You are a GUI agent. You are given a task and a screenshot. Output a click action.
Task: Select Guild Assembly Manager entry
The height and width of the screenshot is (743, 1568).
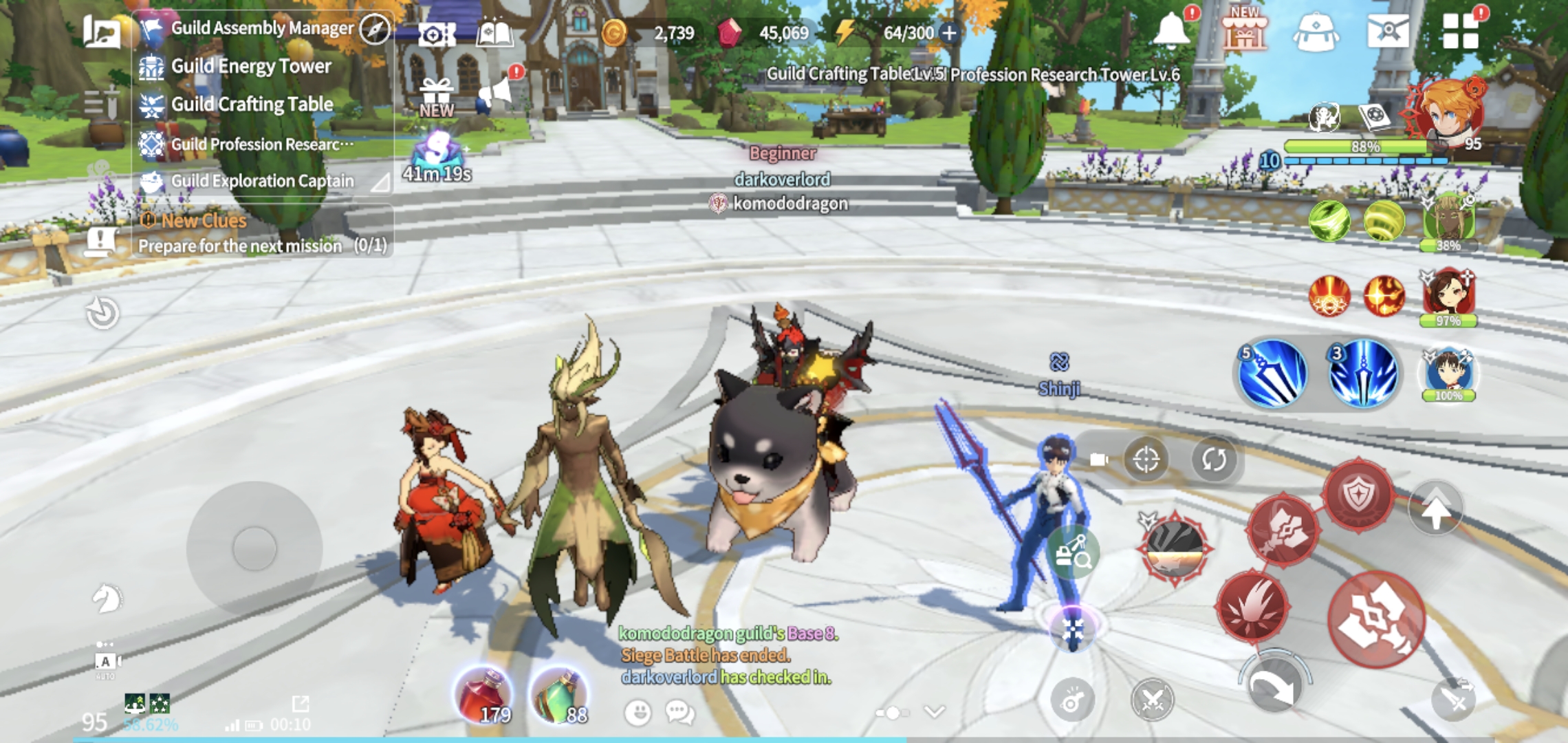point(261,28)
